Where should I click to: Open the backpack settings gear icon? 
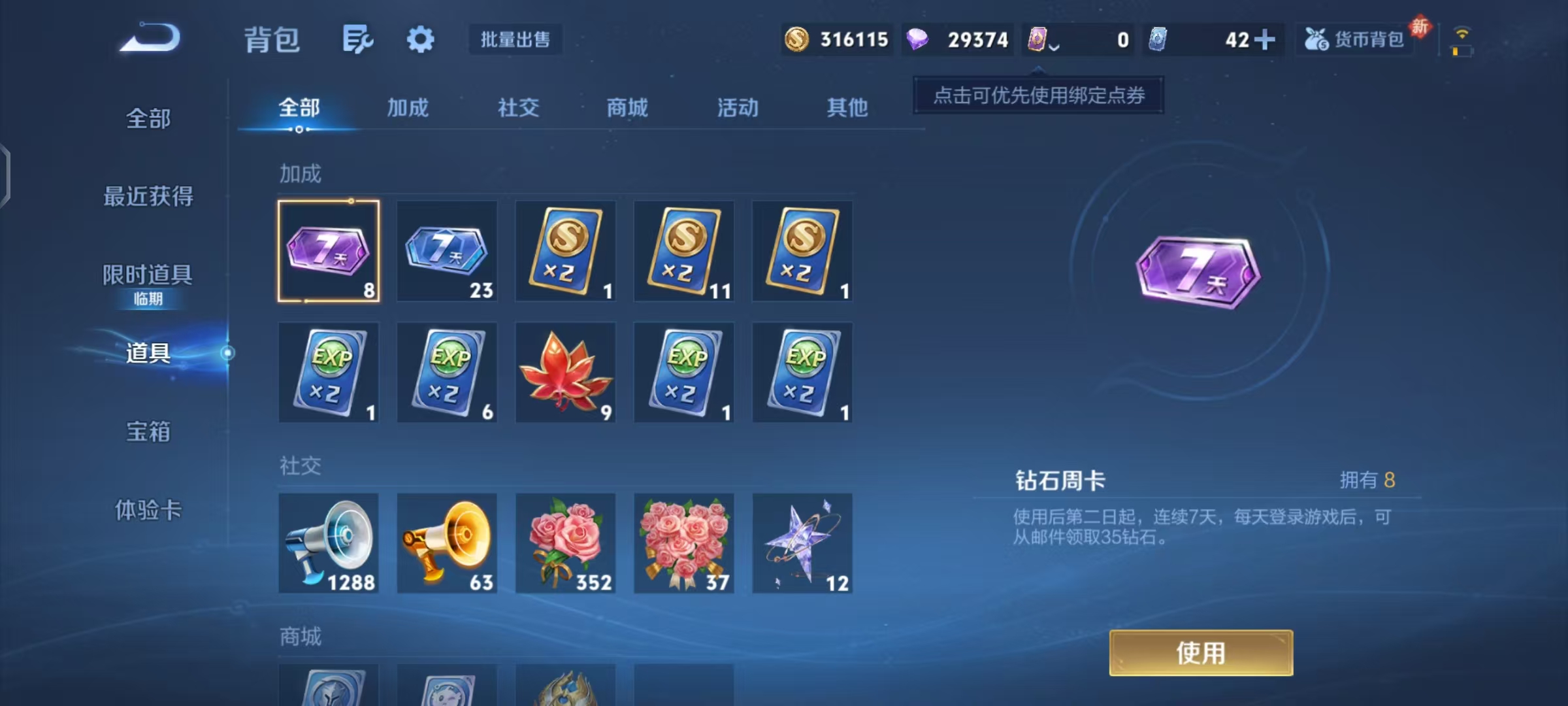[x=420, y=39]
